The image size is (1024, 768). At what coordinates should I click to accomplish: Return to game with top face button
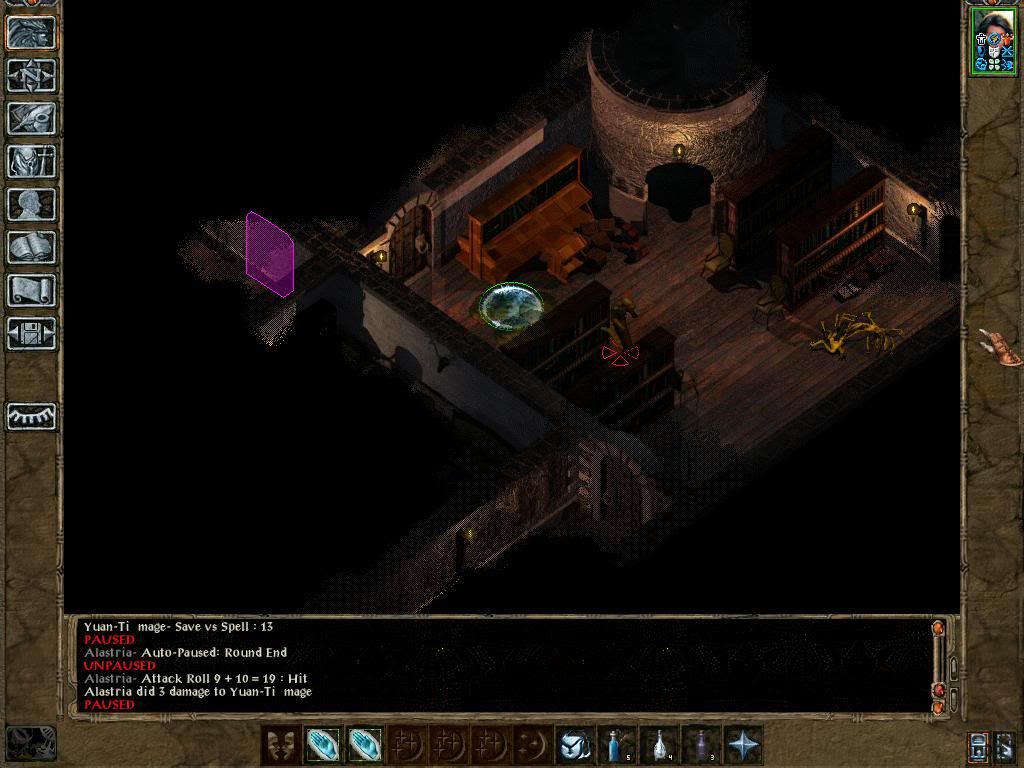point(31,32)
